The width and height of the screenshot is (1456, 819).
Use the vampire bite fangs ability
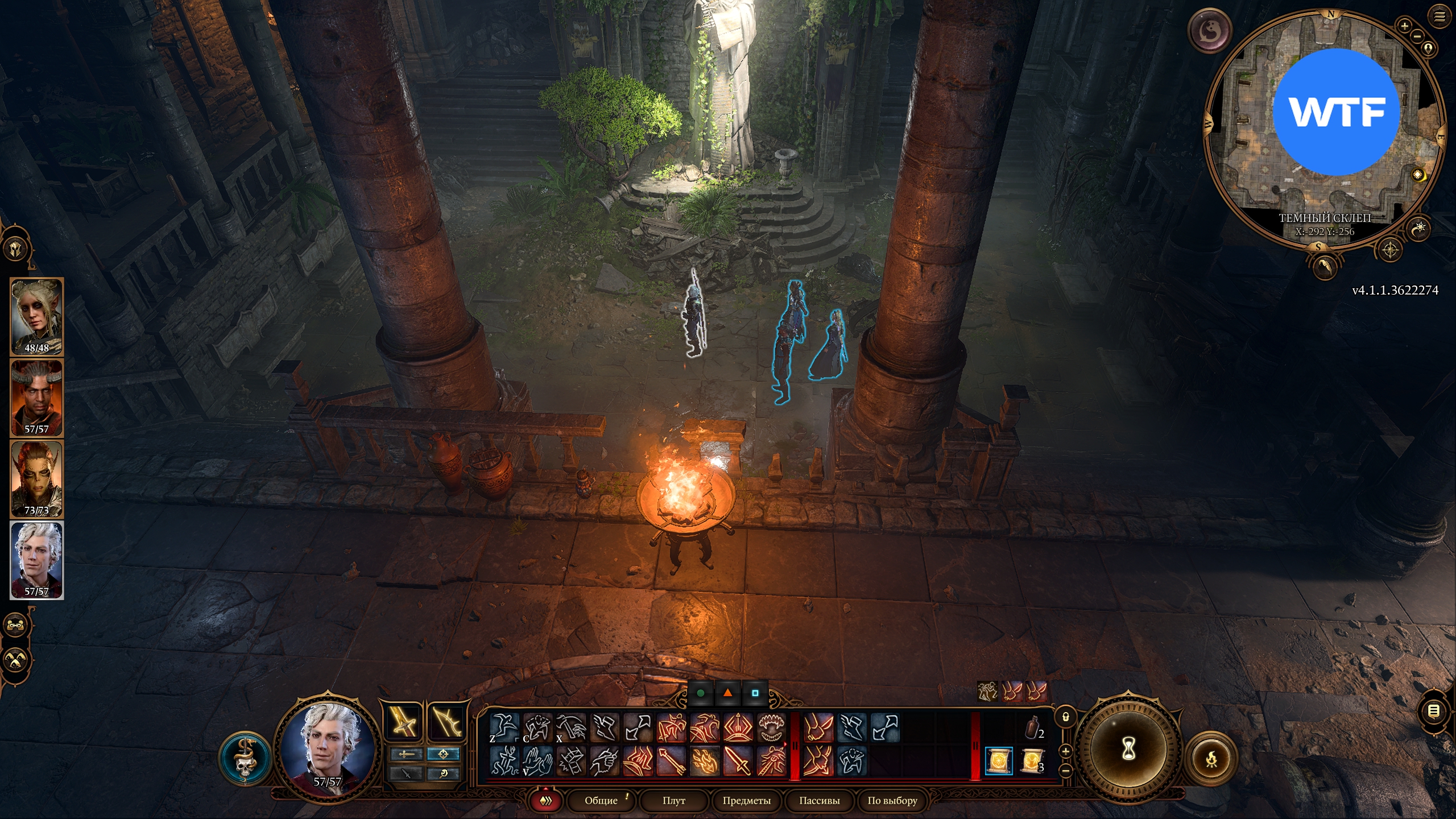point(772,728)
